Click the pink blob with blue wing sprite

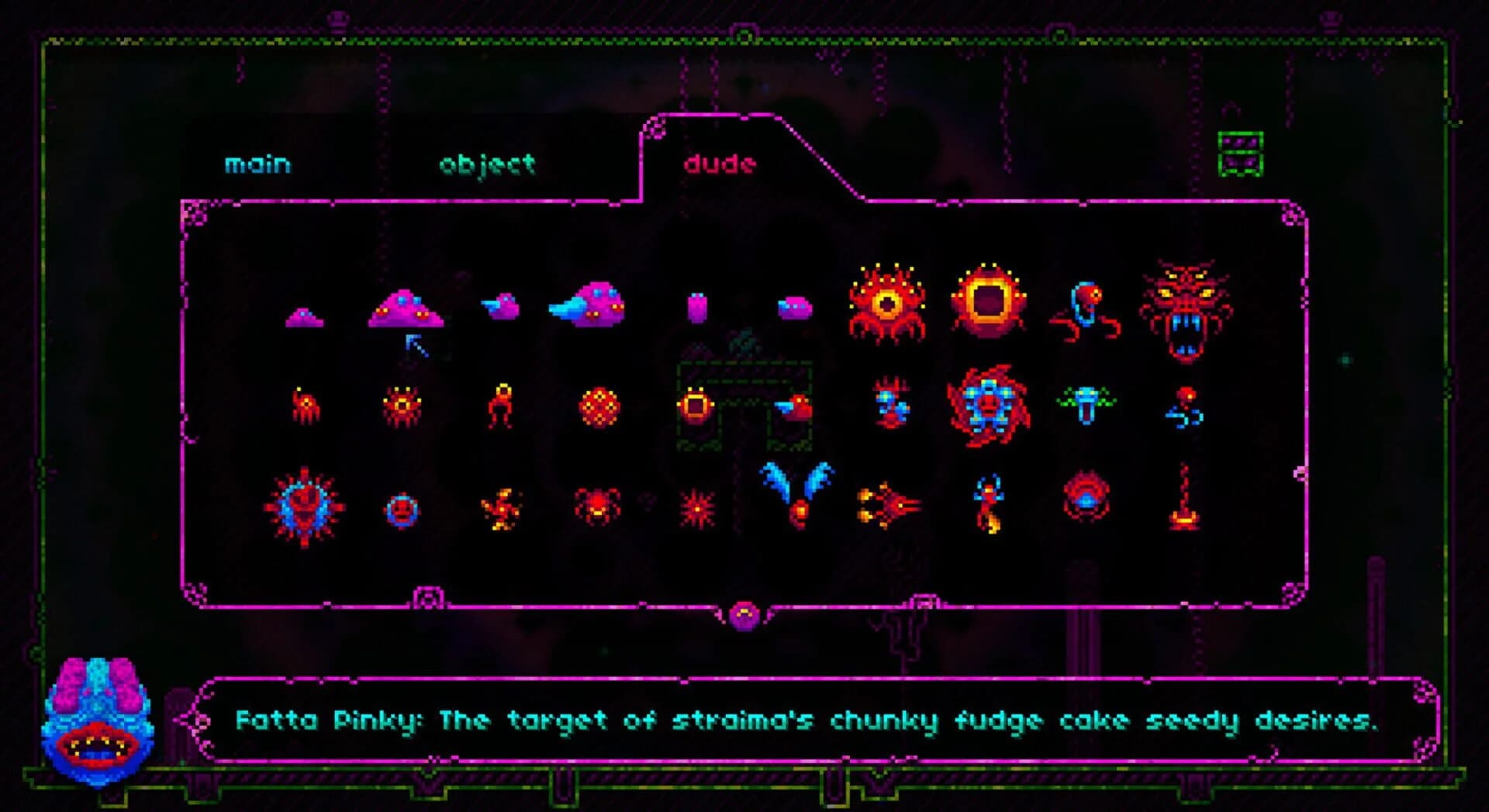(x=593, y=302)
